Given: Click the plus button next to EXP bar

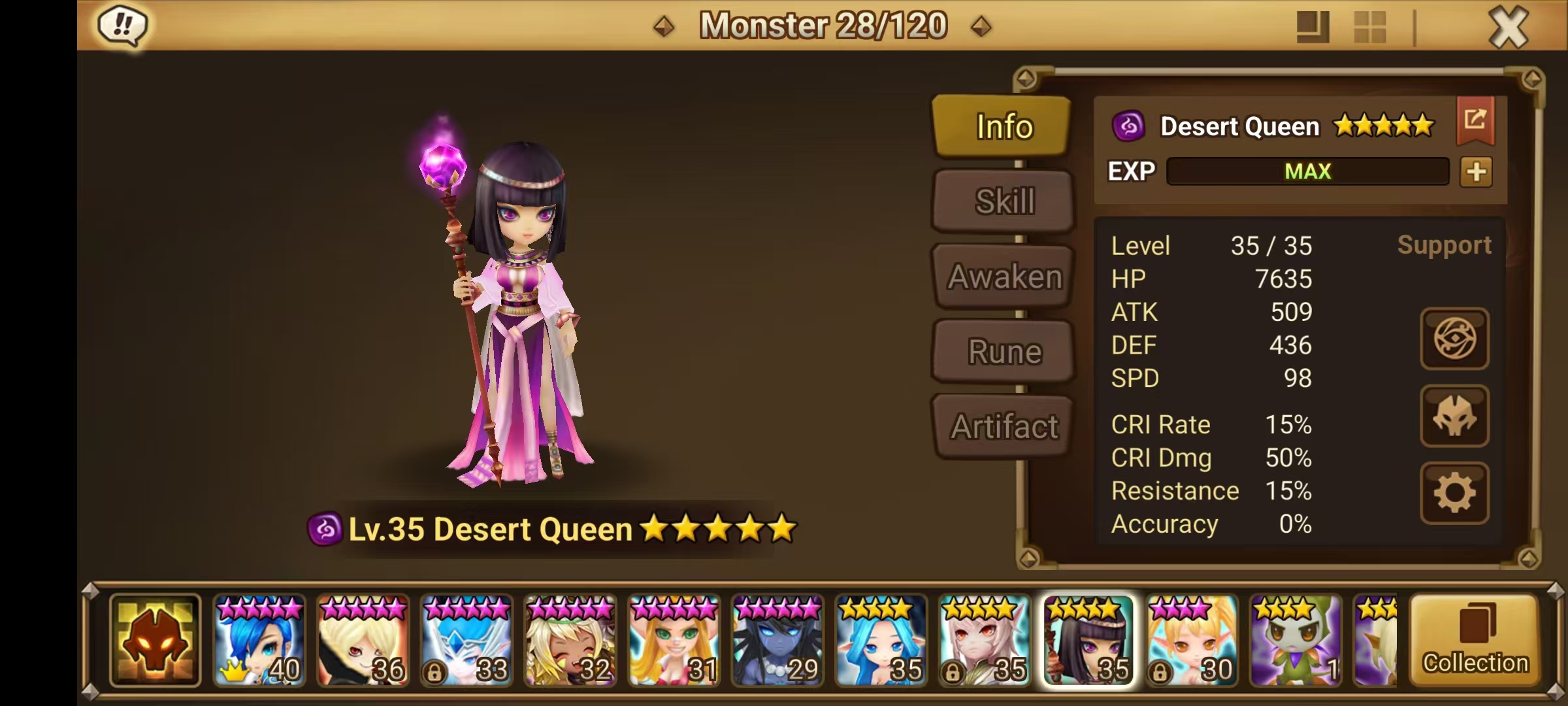Looking at the screenshot, I should (x=1476, y=172).
